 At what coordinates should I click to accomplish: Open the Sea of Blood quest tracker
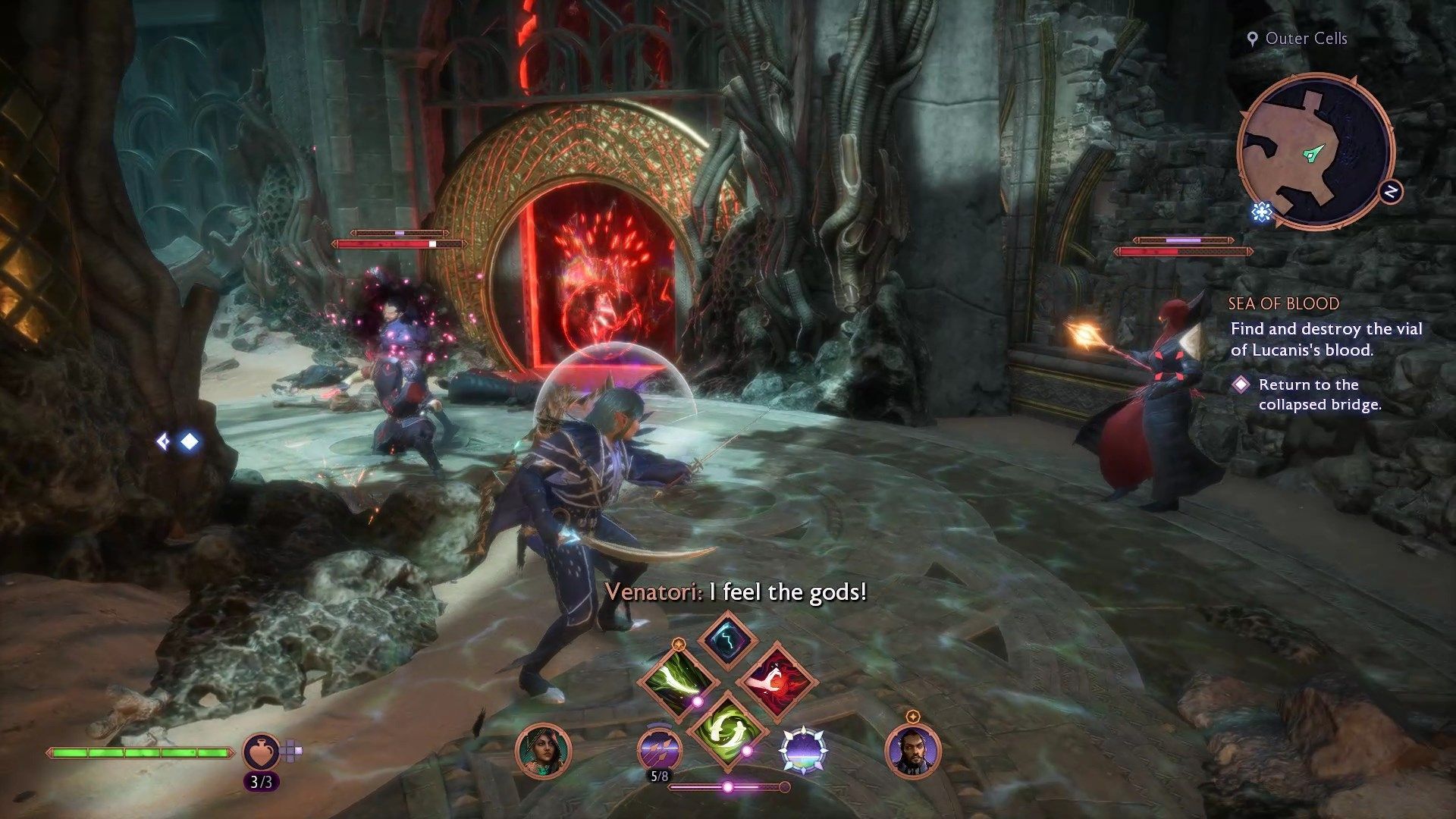[x=1283, y=304]
